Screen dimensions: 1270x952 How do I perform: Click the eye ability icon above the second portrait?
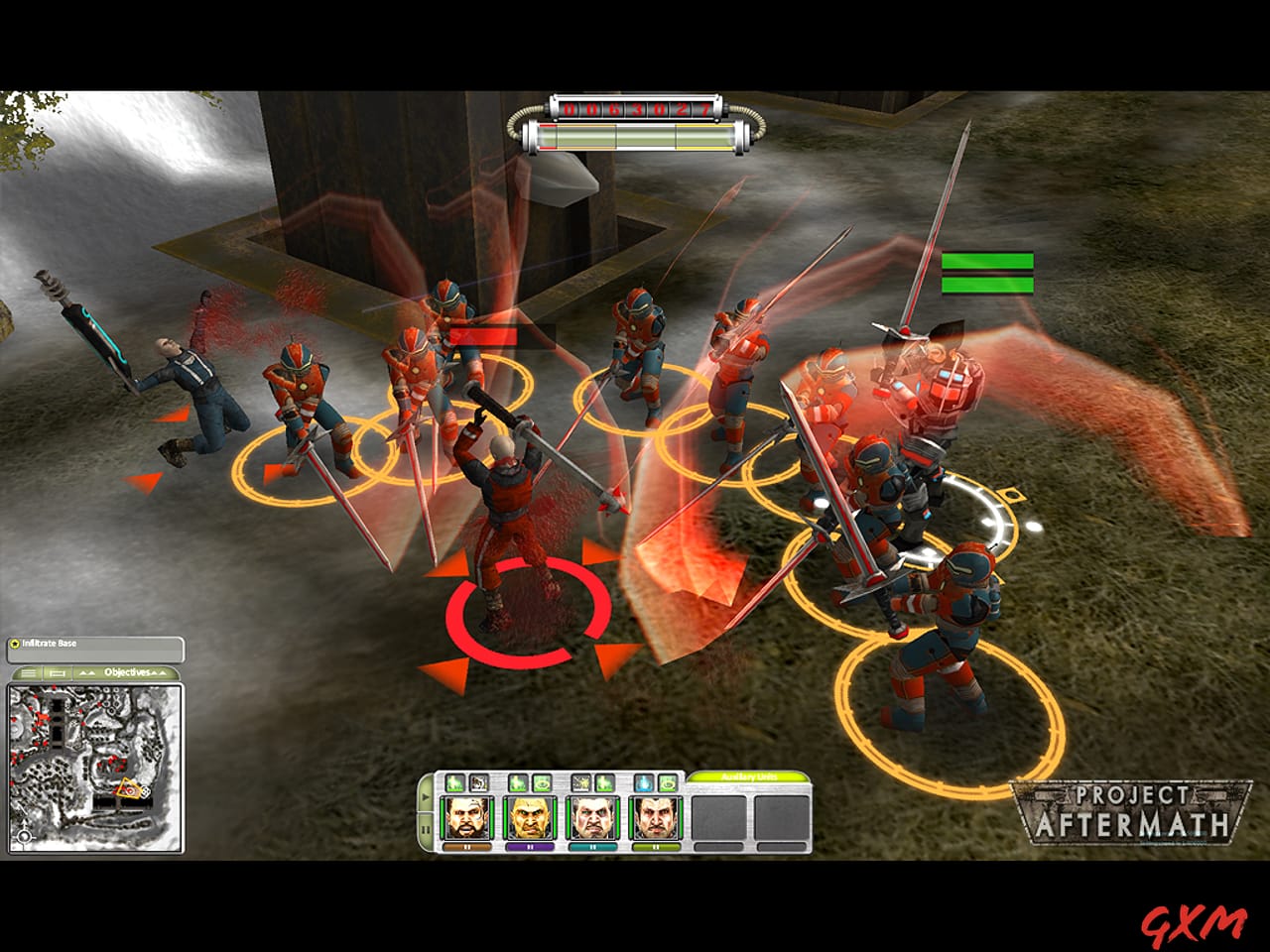pos(544,781)
